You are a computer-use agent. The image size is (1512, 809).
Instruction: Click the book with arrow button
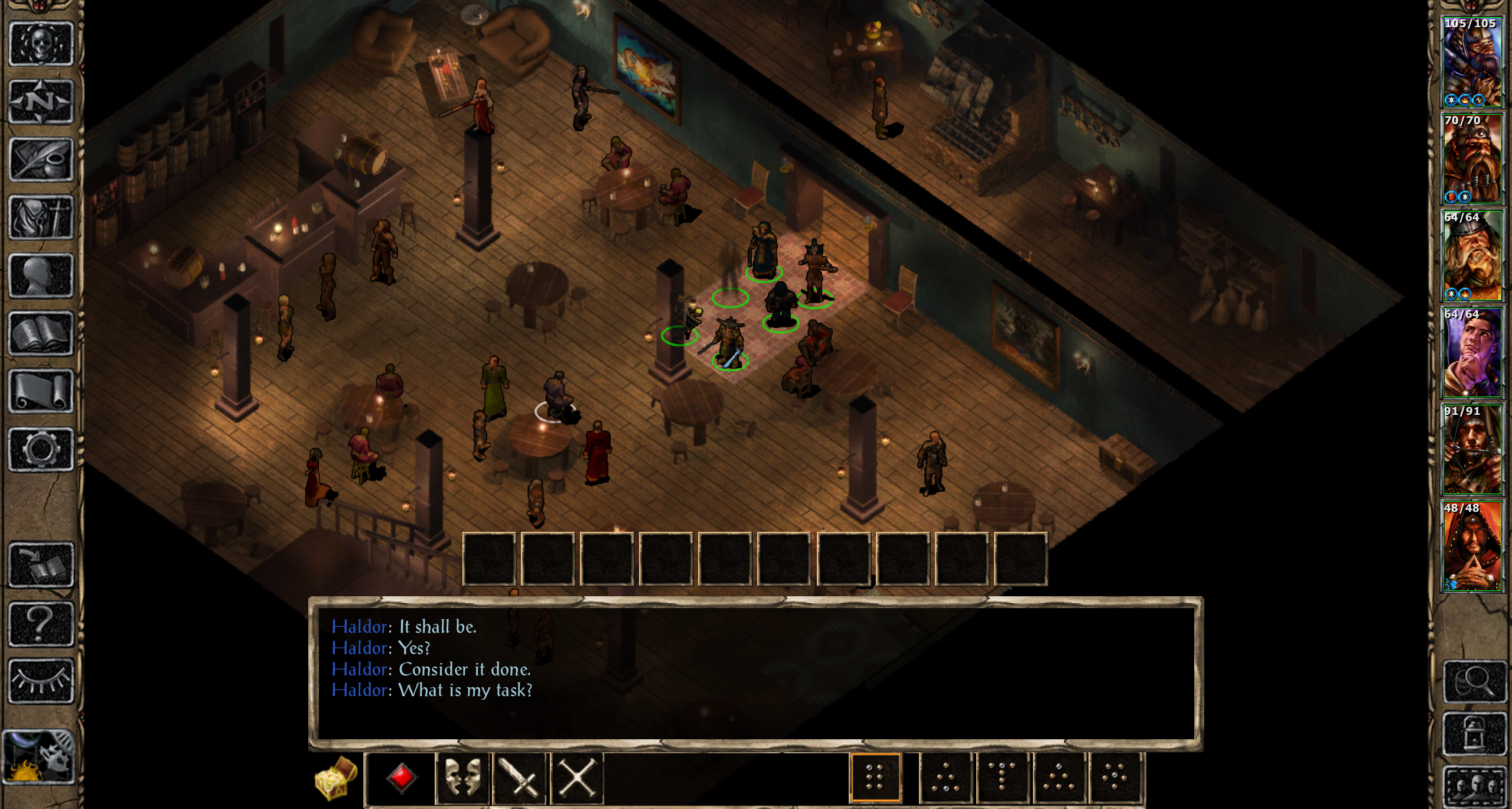41,565
